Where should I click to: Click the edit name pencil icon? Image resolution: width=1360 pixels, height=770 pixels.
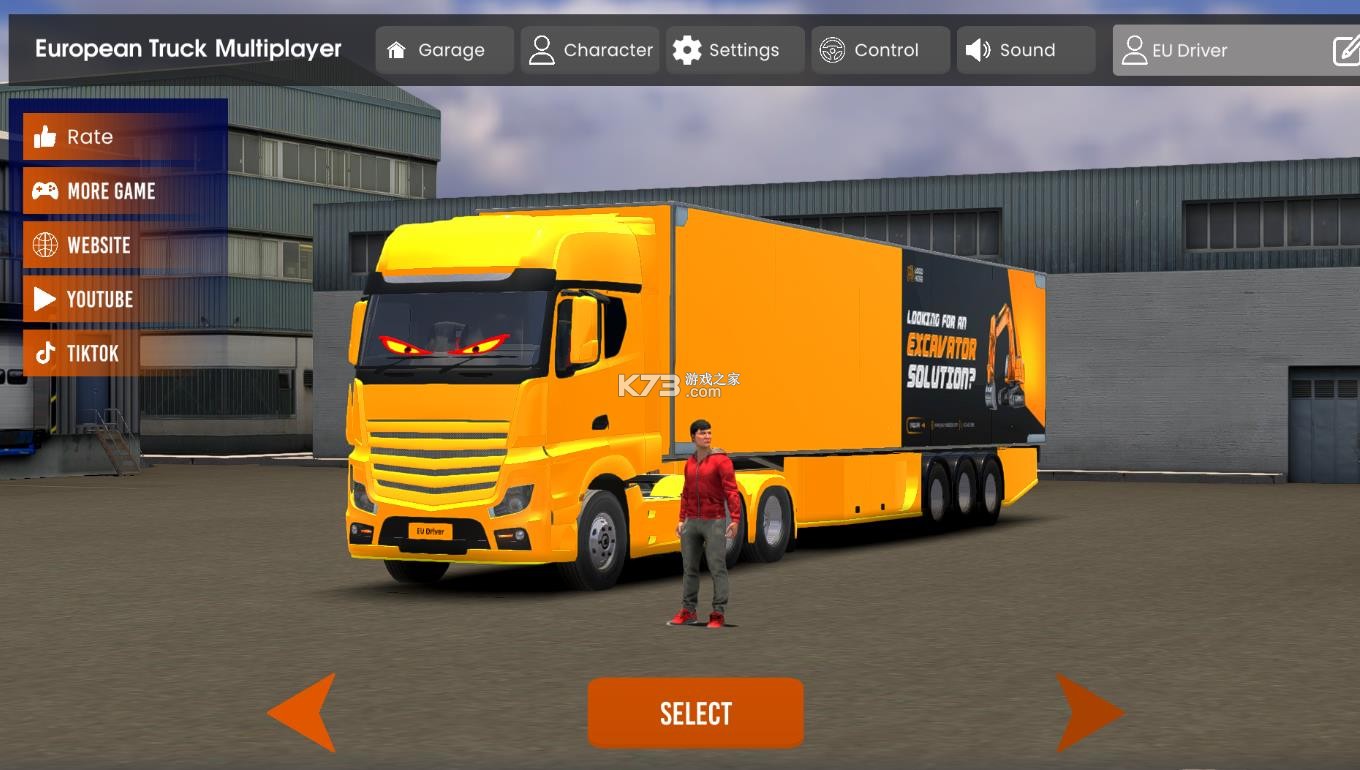click(x=1346, y=50)
